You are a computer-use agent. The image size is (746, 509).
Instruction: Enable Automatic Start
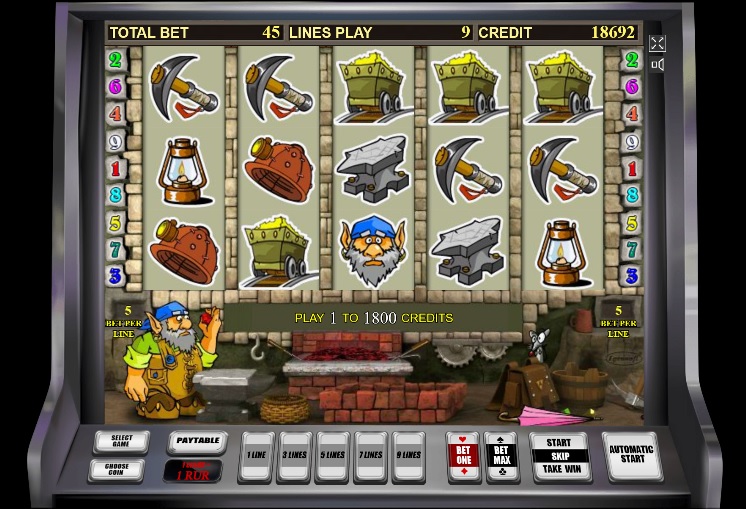click(x=631, y=455)
